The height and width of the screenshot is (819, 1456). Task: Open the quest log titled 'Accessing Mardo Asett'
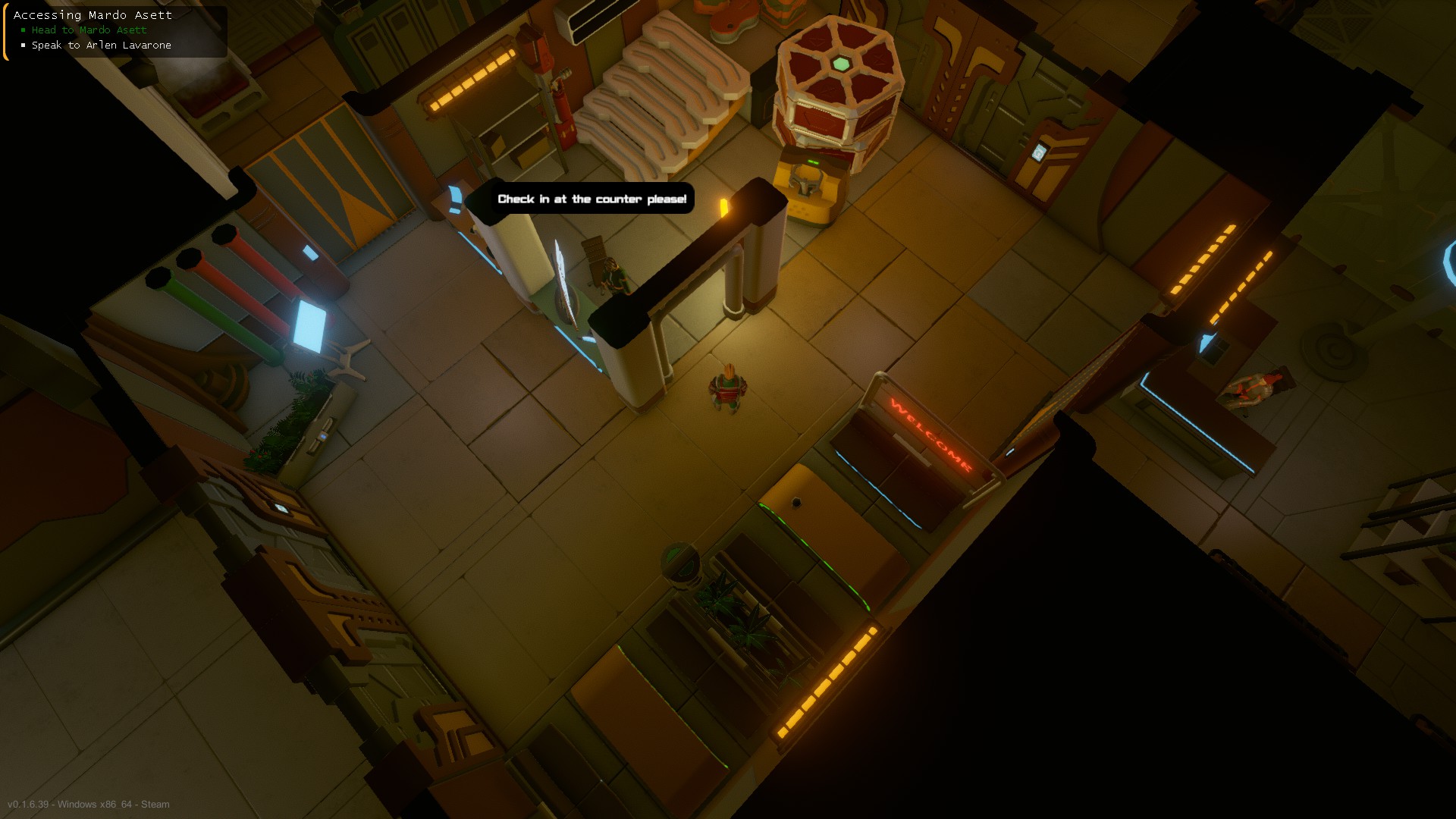[x=93, y=14]
